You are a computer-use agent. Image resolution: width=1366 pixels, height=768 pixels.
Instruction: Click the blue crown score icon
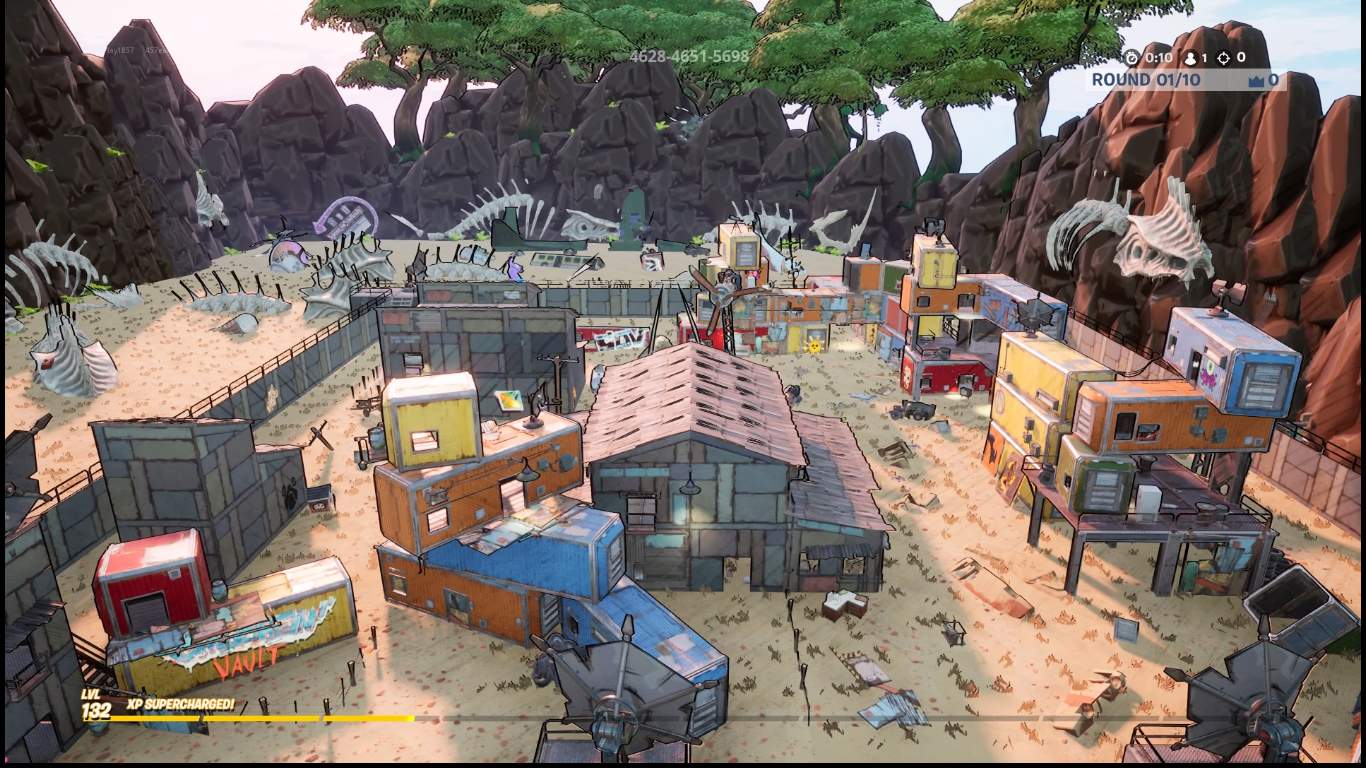[x=1258, y=78]
